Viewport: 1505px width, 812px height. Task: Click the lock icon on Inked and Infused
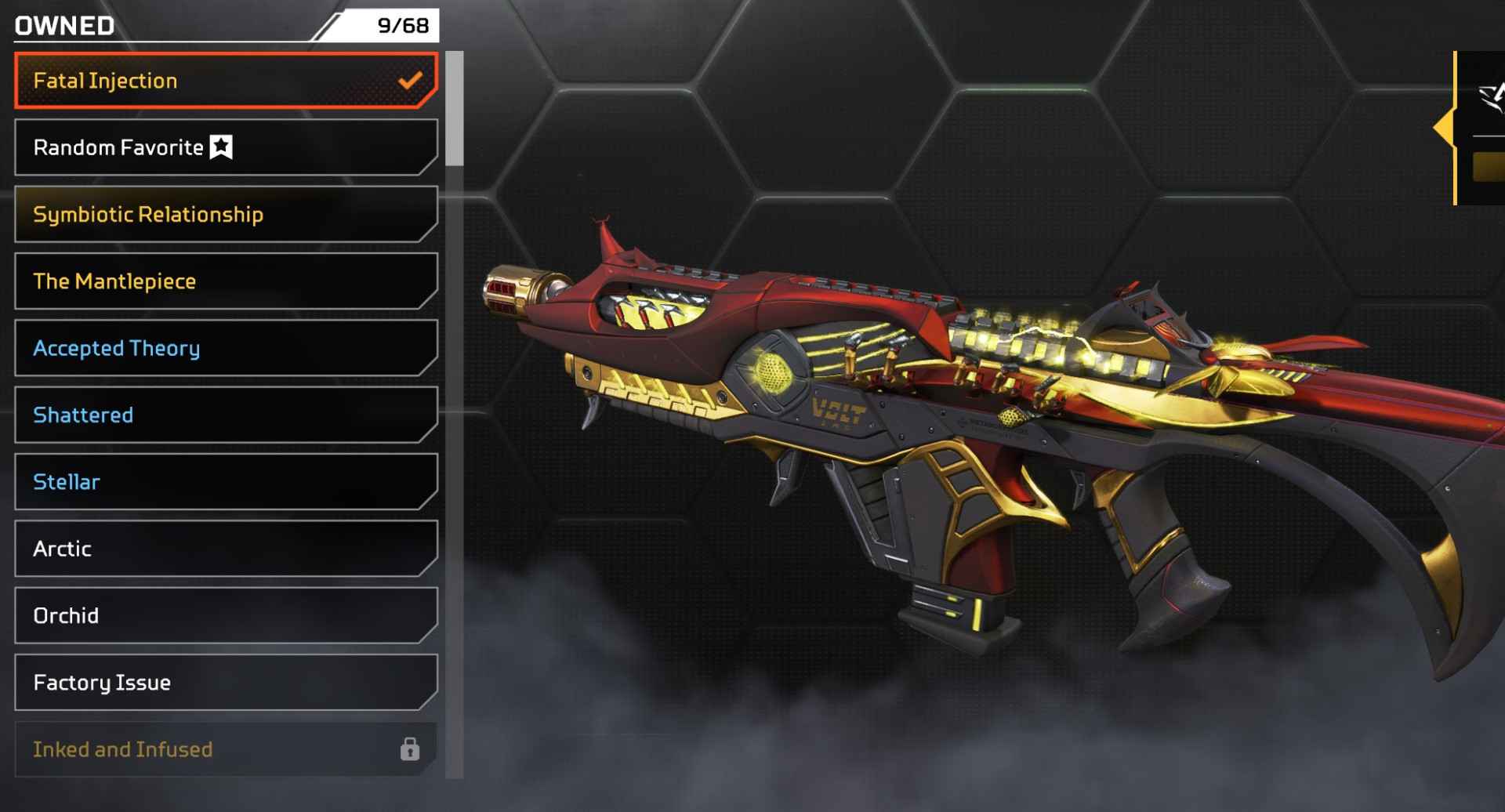point(410,749)
